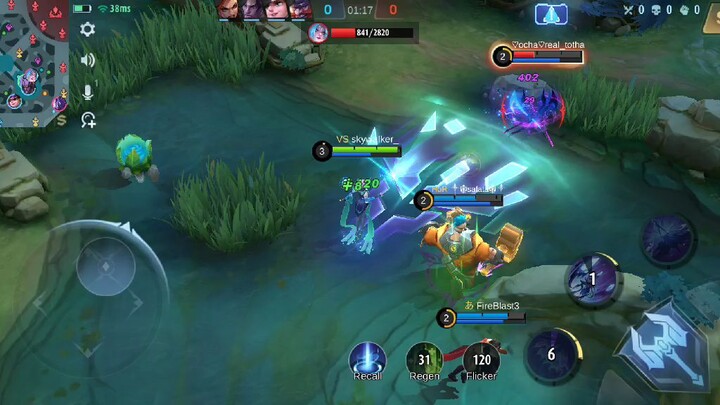
Task: Toggle the speaker sound icon
Action: point(88,60)
